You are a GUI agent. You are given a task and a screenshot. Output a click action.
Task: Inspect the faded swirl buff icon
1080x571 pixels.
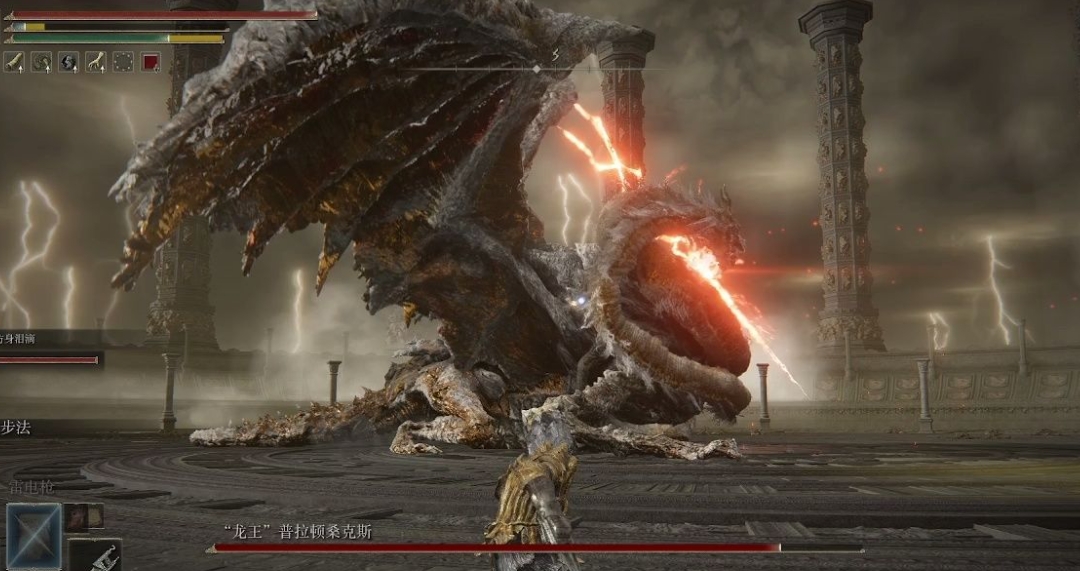pyautogui.click(x=42, y=62)
